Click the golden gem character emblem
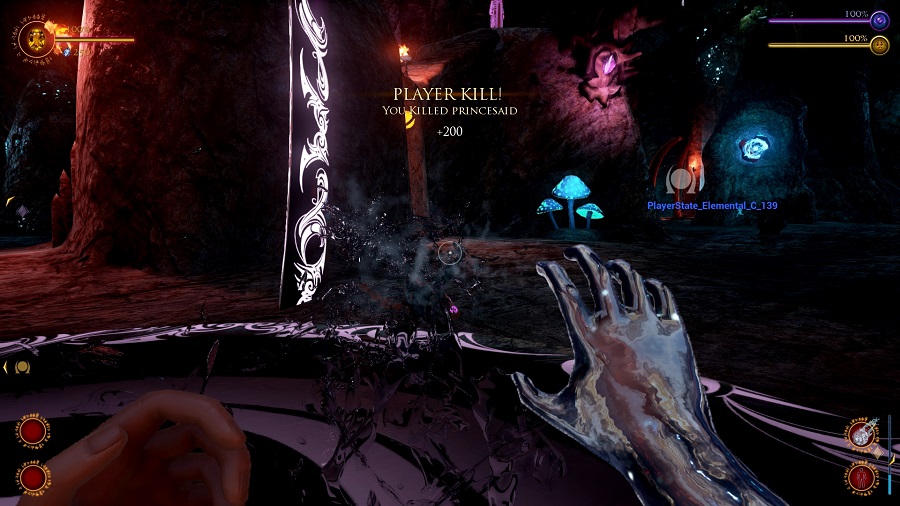This screenshot has width=900, height=506. [36, 40]
